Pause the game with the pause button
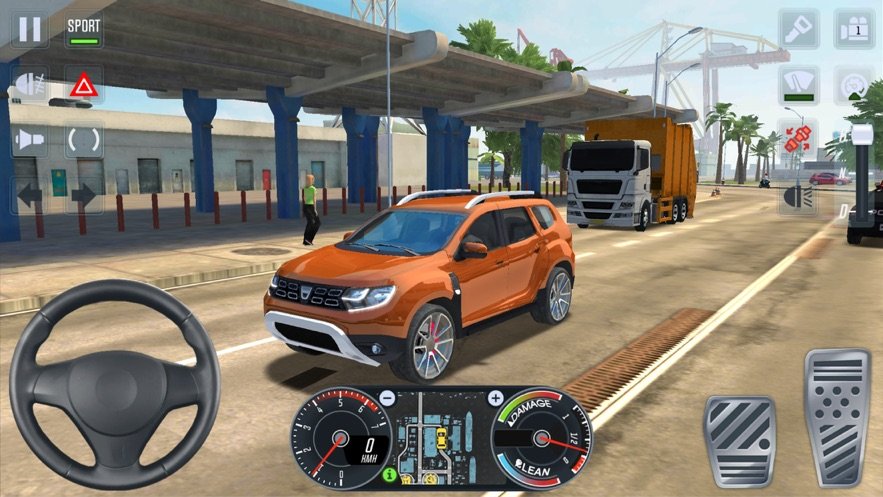Viewport: 883px width, 497px height. tap(30, 28)
